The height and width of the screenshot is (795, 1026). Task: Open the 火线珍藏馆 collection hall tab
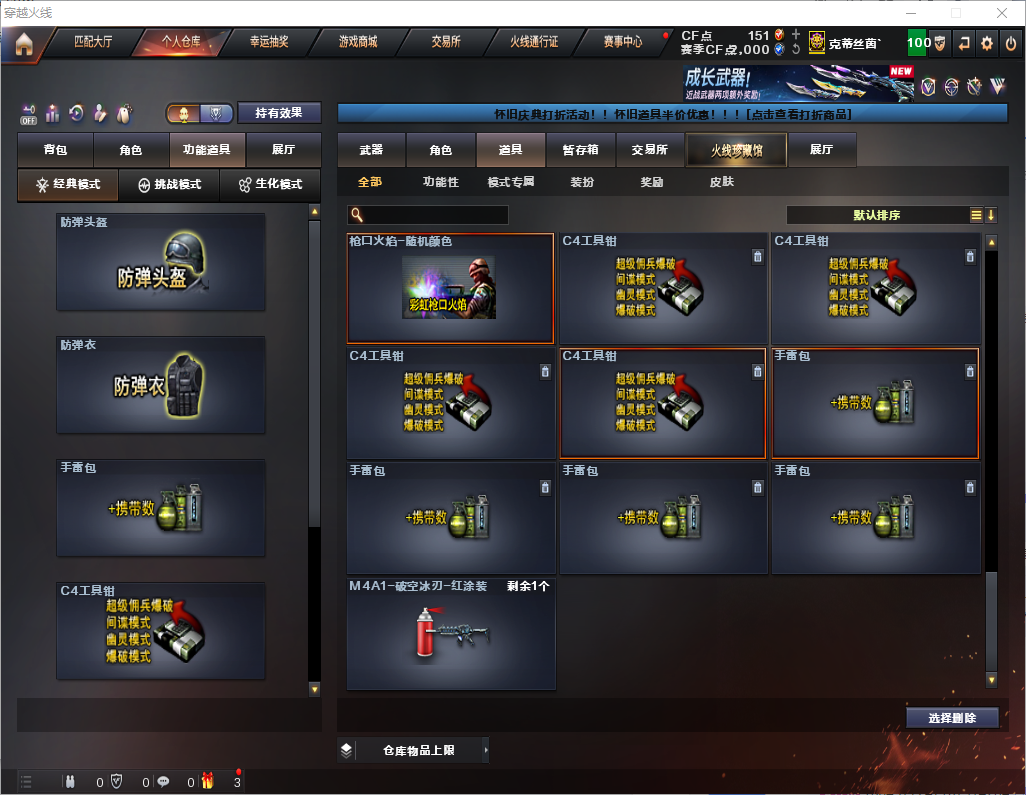click(x=735, y=150)
